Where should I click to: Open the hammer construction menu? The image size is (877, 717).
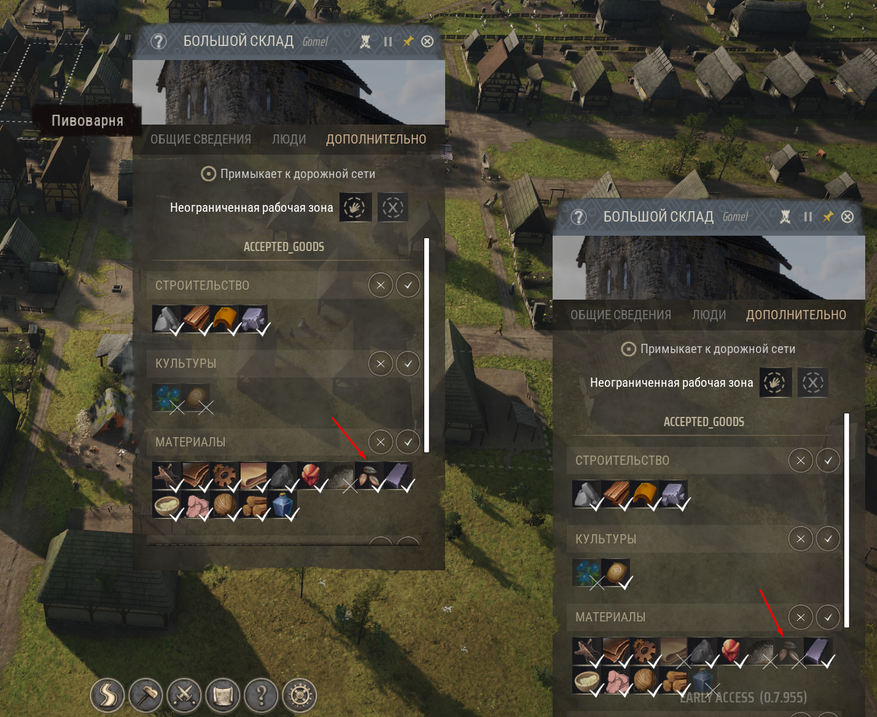point(146,694)
